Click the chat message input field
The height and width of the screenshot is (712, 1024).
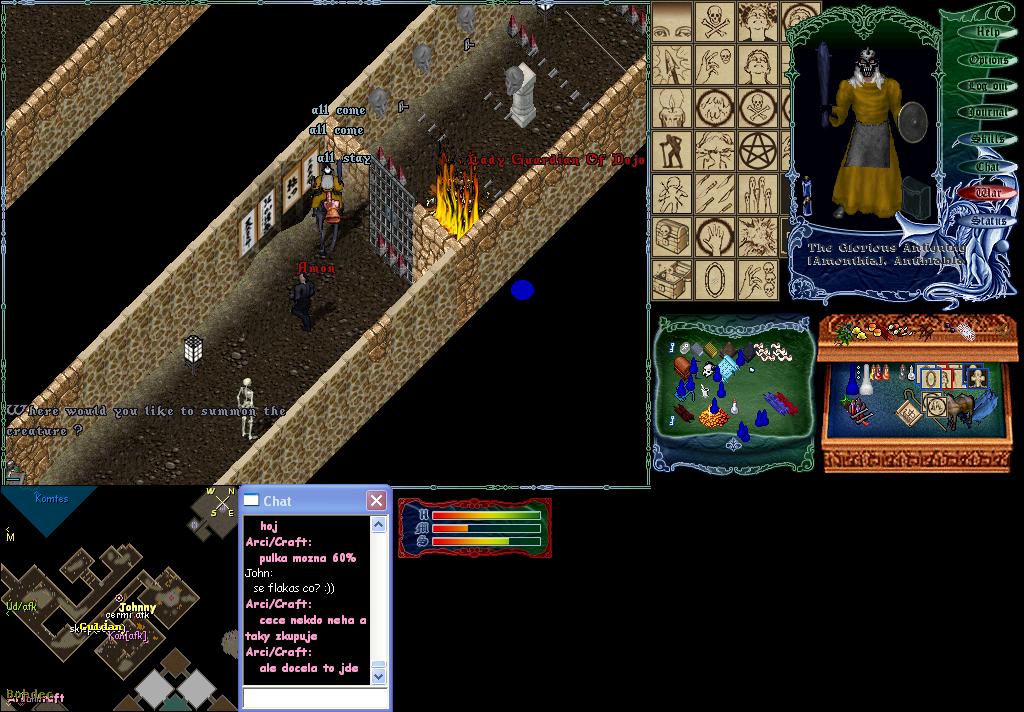(314, 698)
